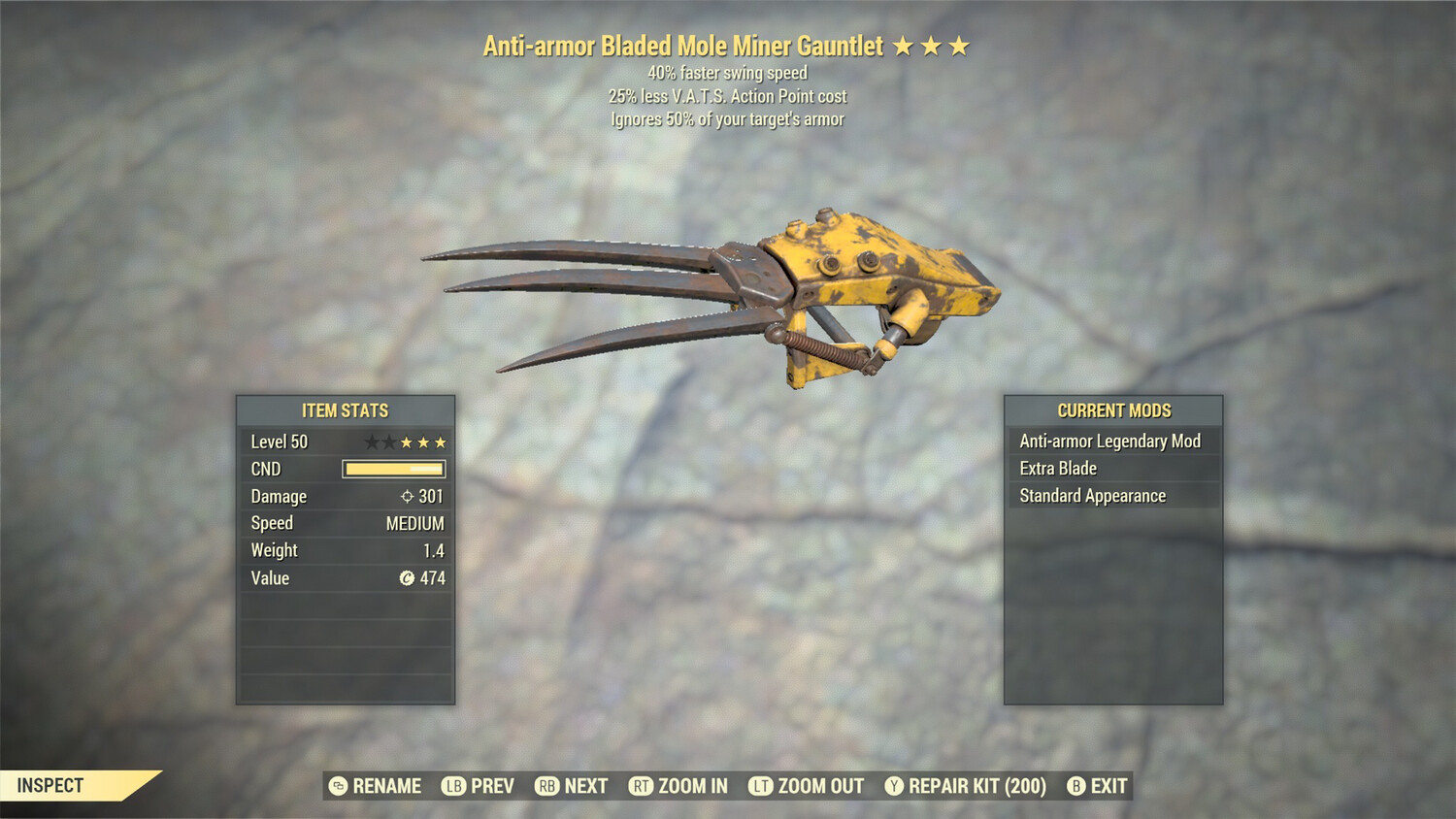The width and height of the screenshot is (1456, 819).
Task: Click the LB icon next to PREV
Action: (451, 786)
